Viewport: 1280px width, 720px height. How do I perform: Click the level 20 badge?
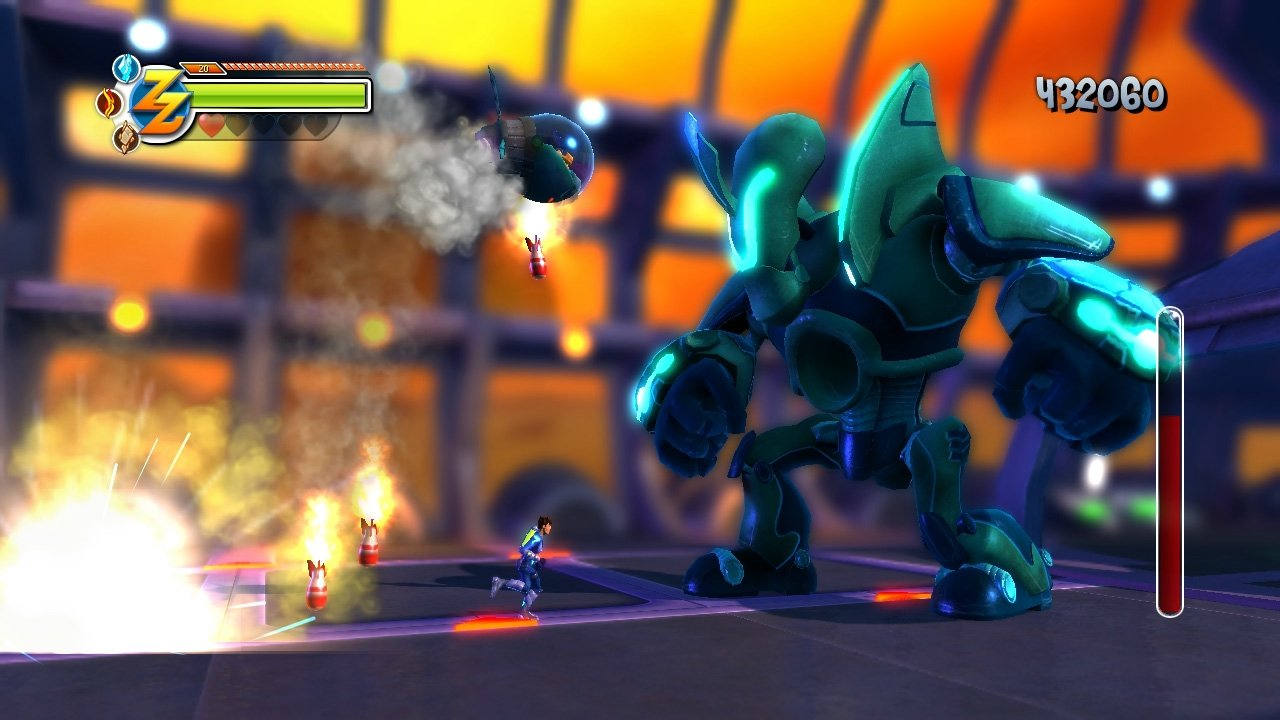click(203, 67)
